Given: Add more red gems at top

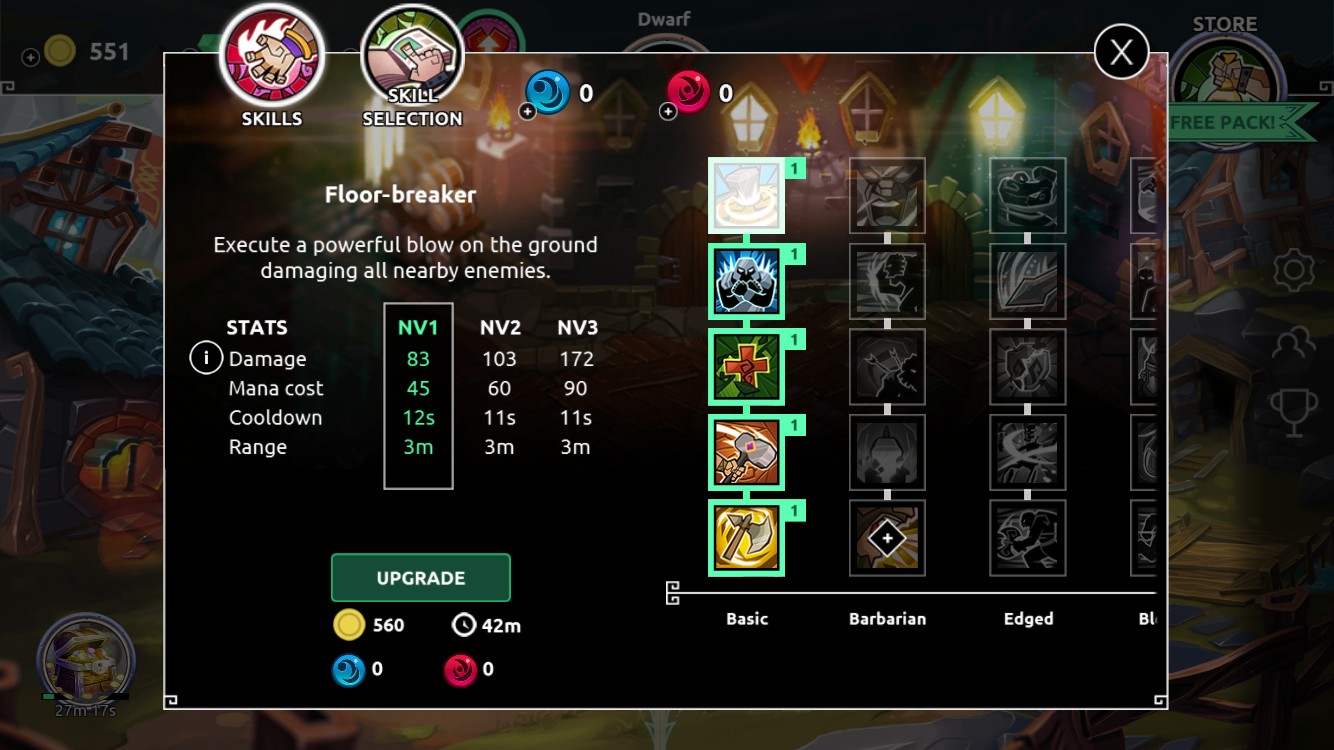Looking at the screenshot, I should (x=668, y=111).
